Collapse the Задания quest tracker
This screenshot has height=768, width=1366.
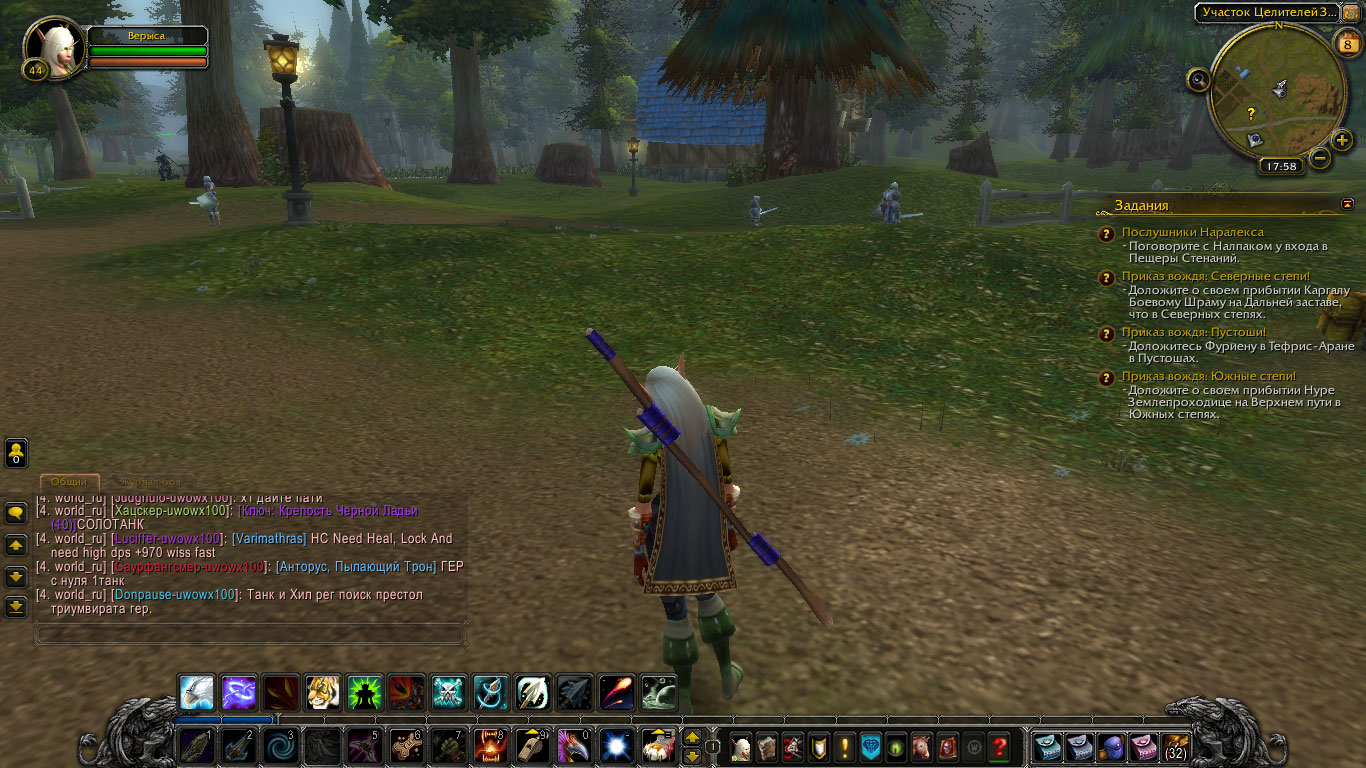[x=1347, y=204]
